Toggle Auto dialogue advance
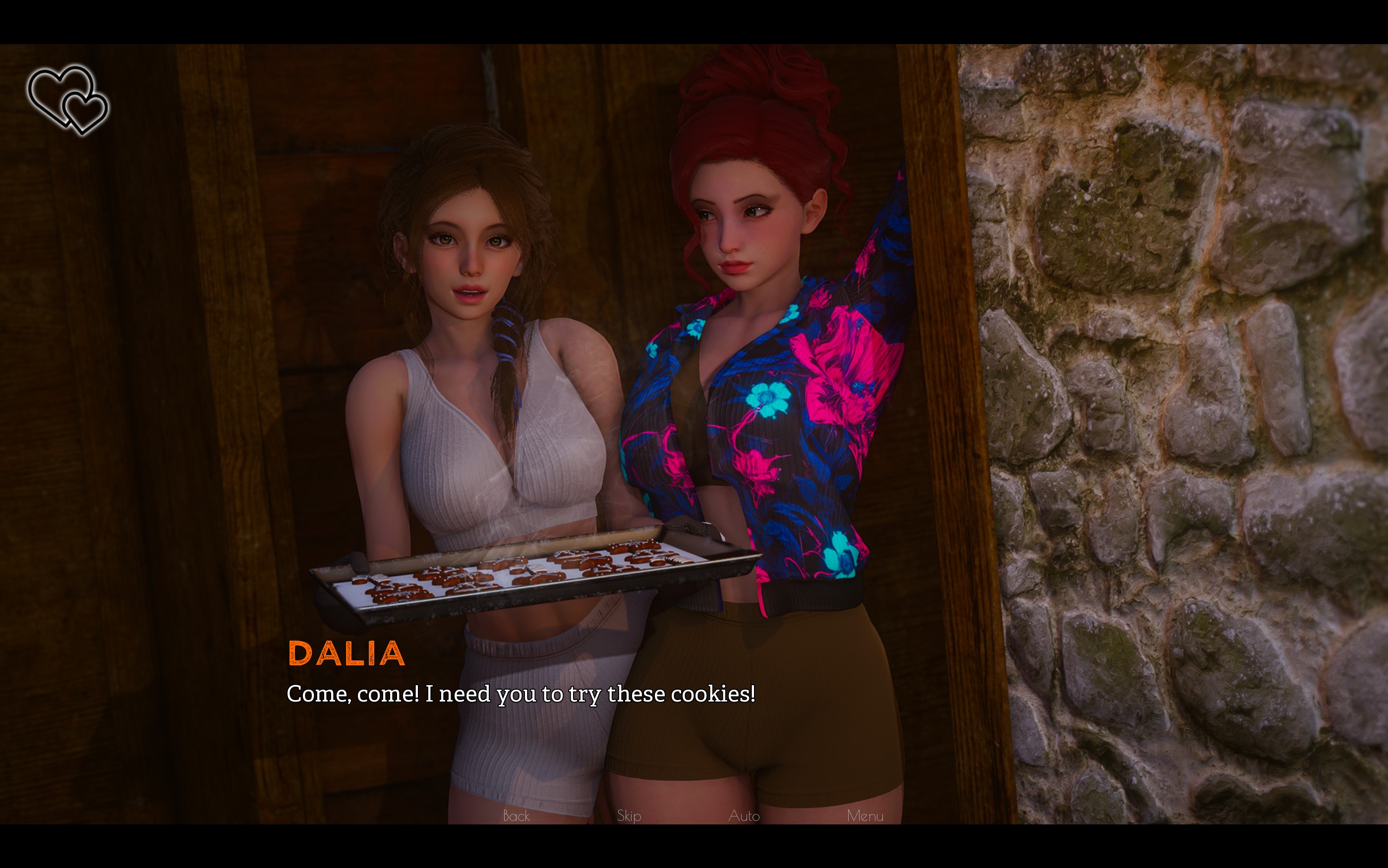 pos(744,815)
